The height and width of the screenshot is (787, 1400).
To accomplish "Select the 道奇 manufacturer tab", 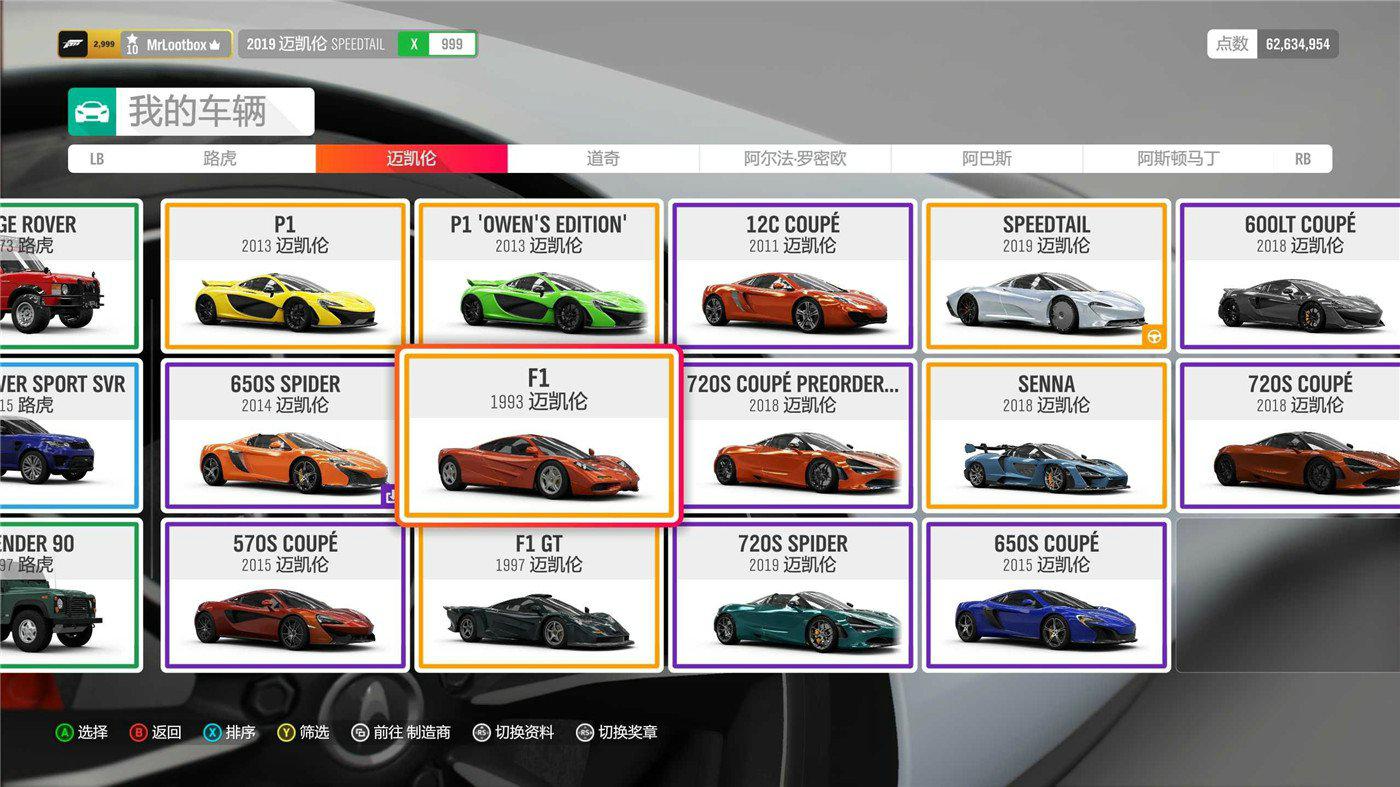I will [603, 158].
